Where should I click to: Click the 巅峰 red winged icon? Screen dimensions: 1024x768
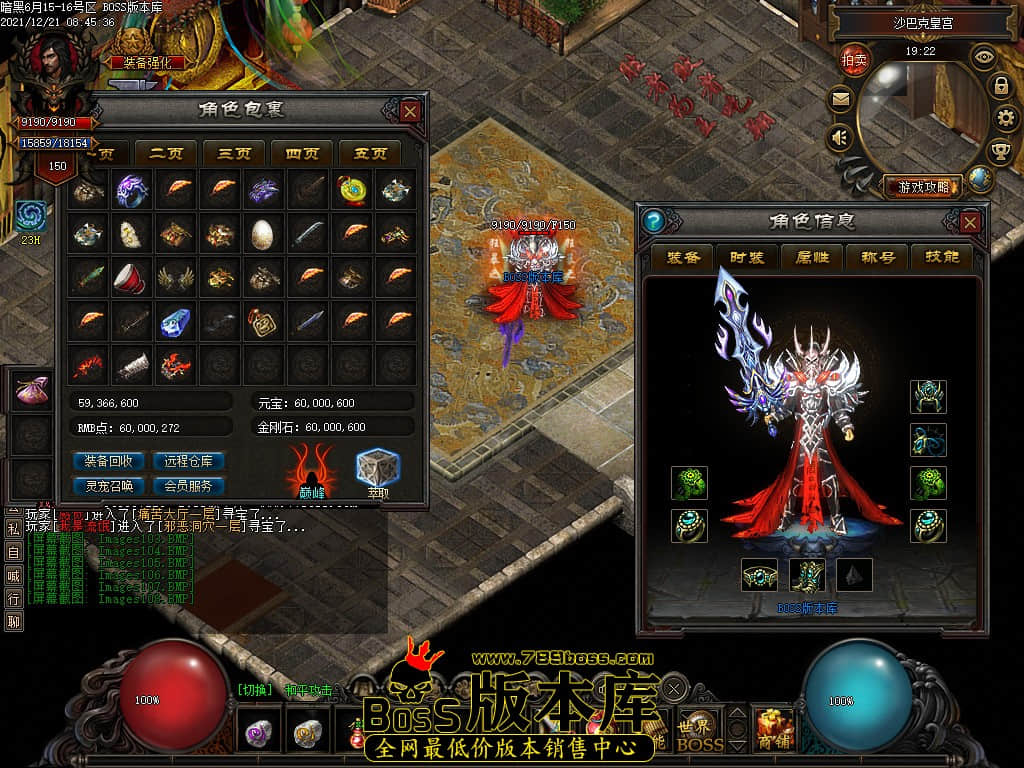point(312,470)
